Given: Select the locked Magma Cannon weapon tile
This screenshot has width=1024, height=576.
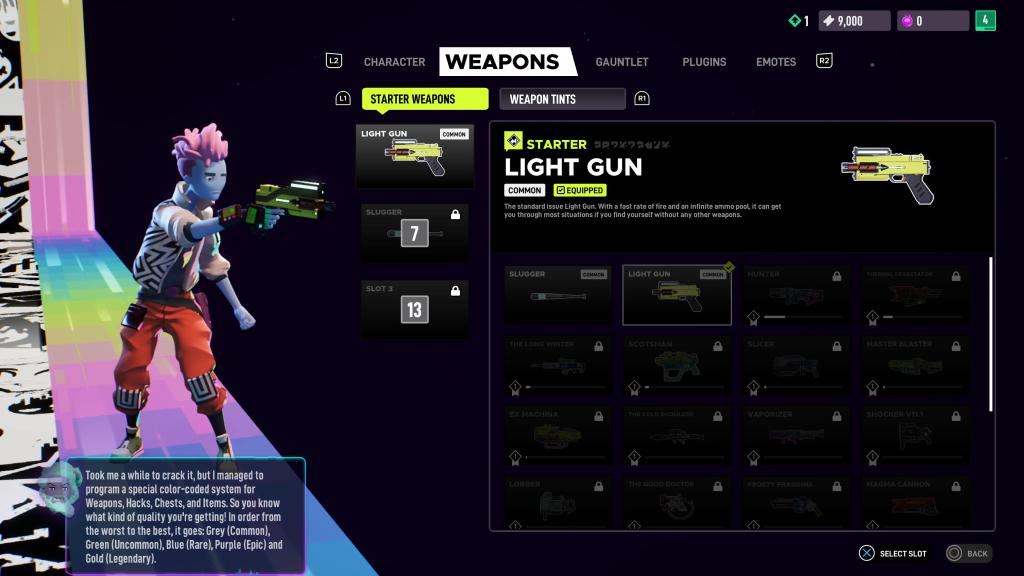Looking at the screenshot, I should (914, 502).
